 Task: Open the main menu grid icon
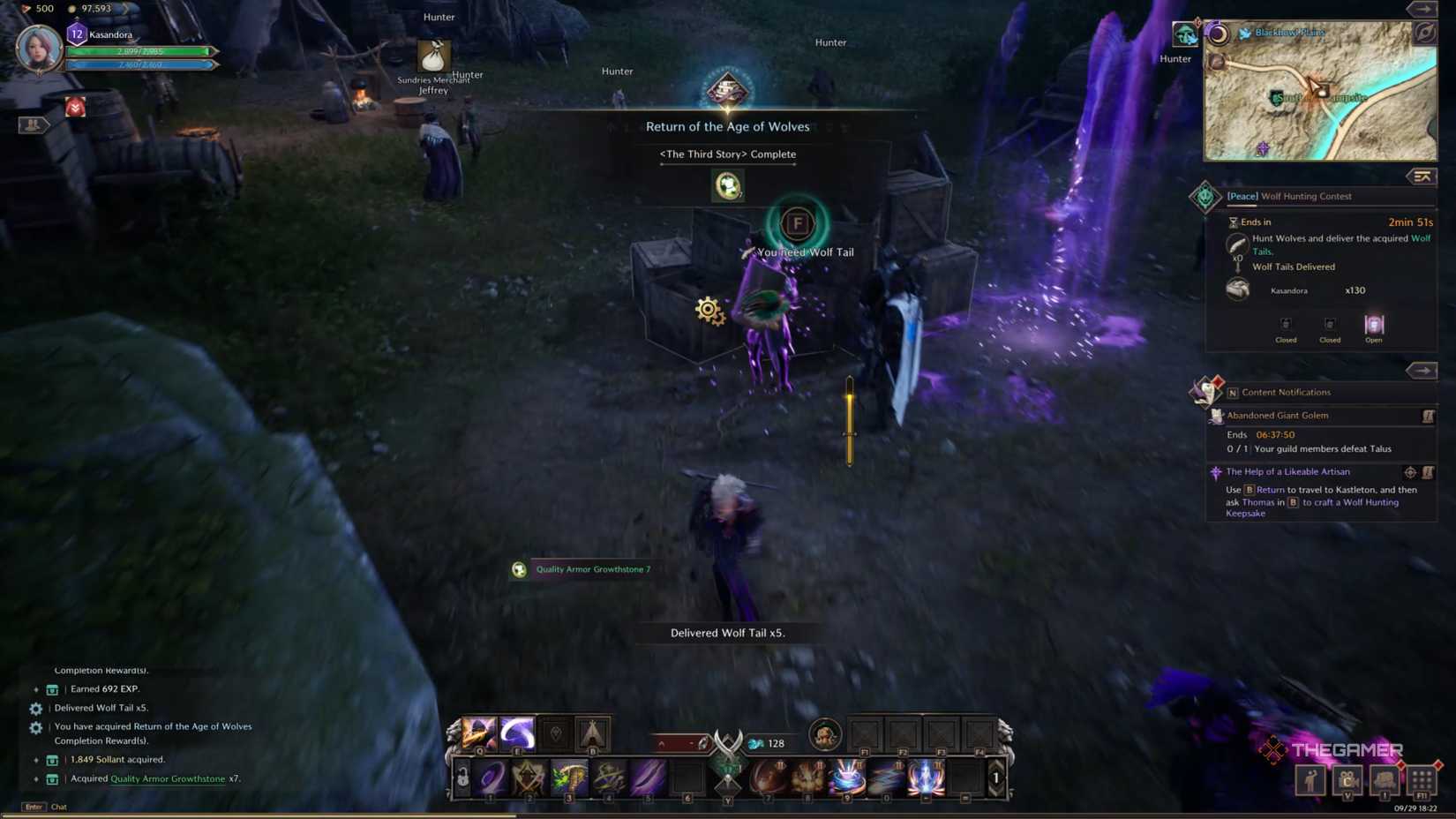click(1422, 780)
